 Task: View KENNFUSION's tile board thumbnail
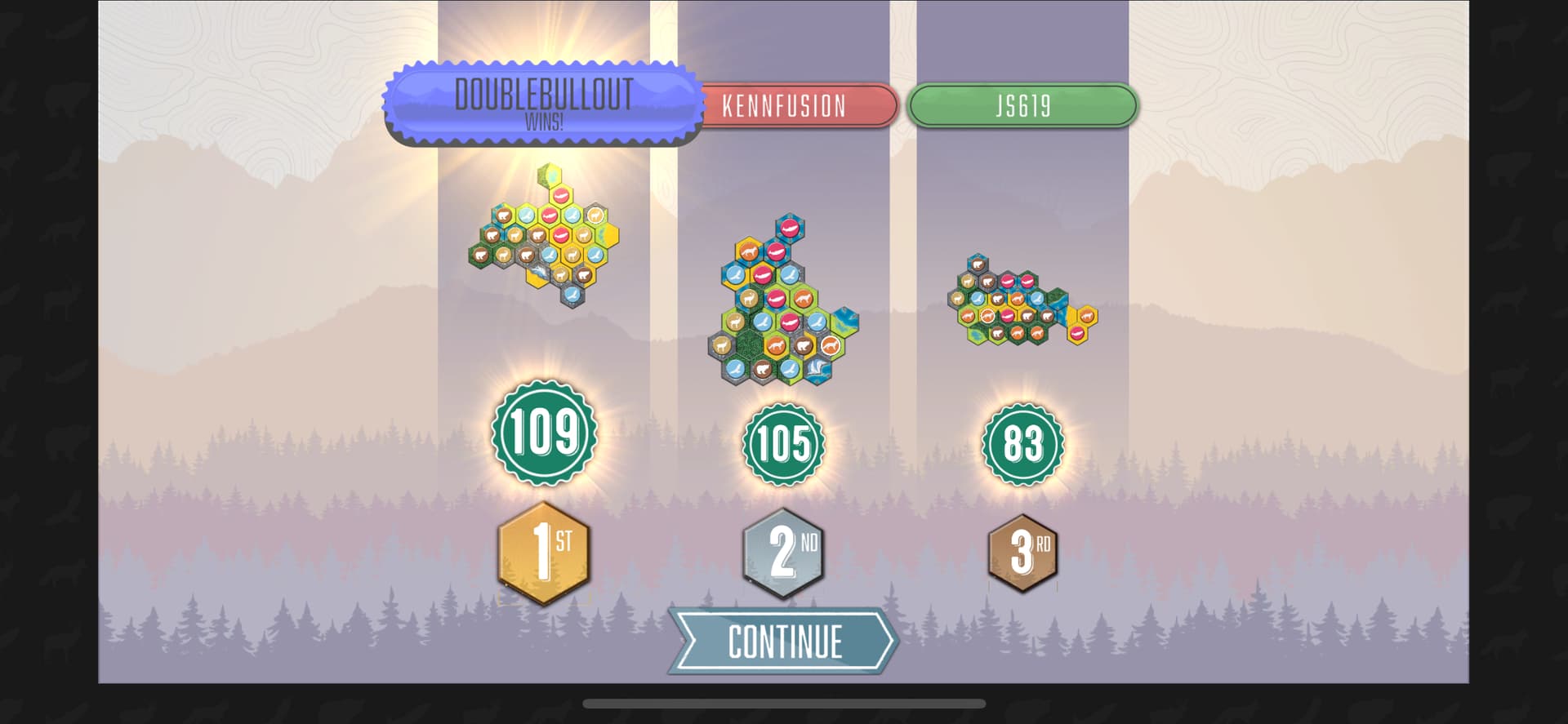click(782, 304)
